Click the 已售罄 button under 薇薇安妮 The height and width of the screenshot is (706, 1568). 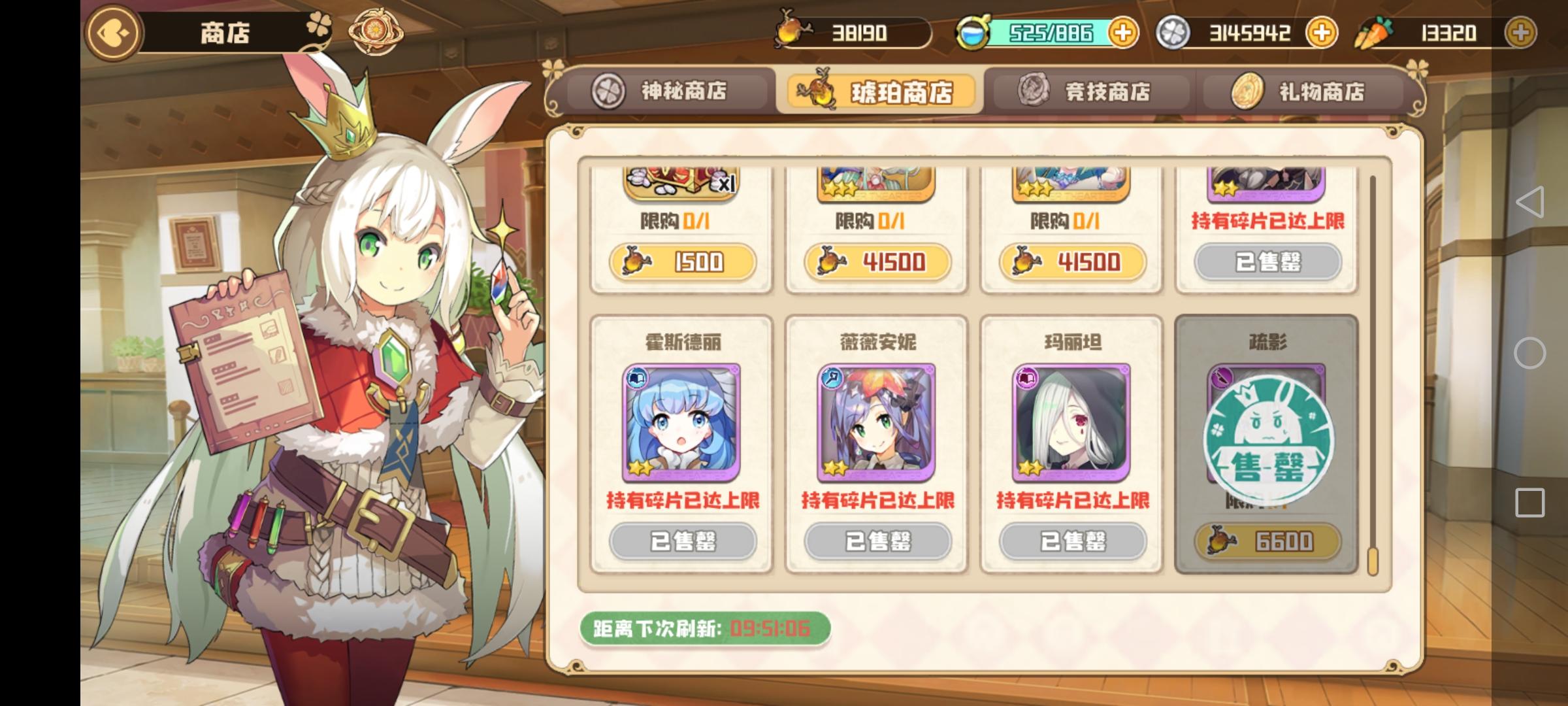click(x=879, y=541)
